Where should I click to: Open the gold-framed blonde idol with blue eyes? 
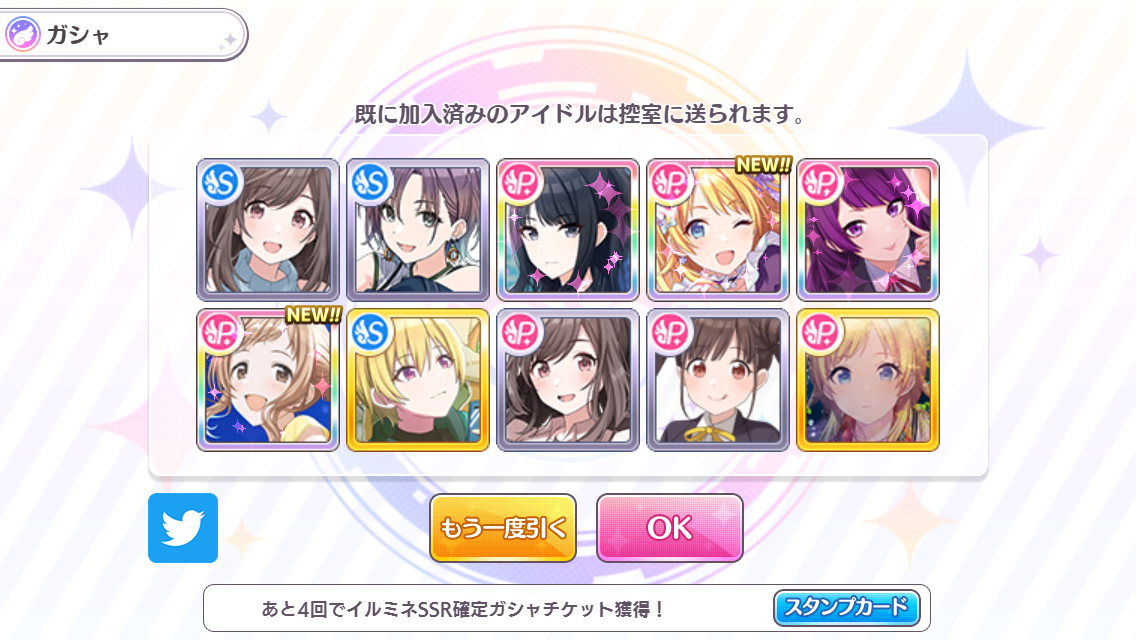868,380
